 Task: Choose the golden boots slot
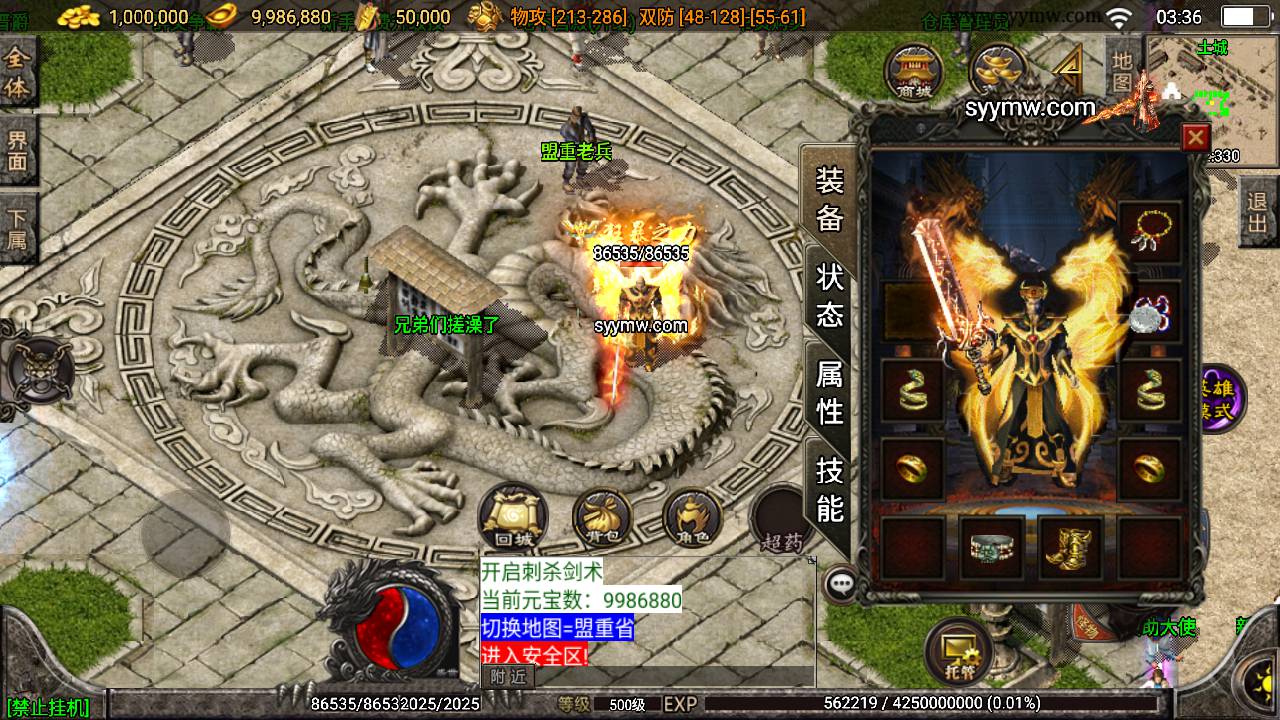coord(1071,548)
